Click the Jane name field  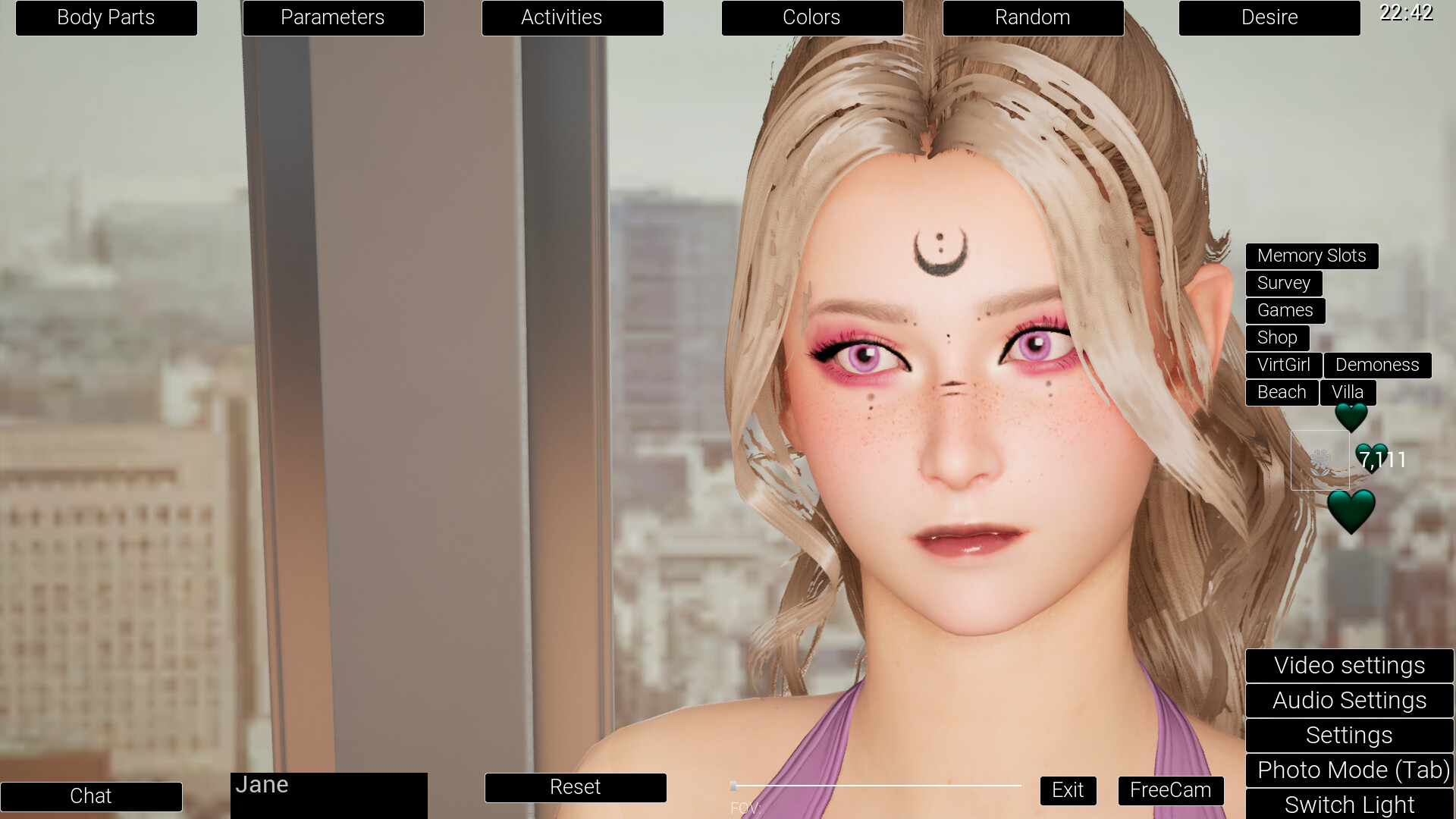[x=328, y=787]
